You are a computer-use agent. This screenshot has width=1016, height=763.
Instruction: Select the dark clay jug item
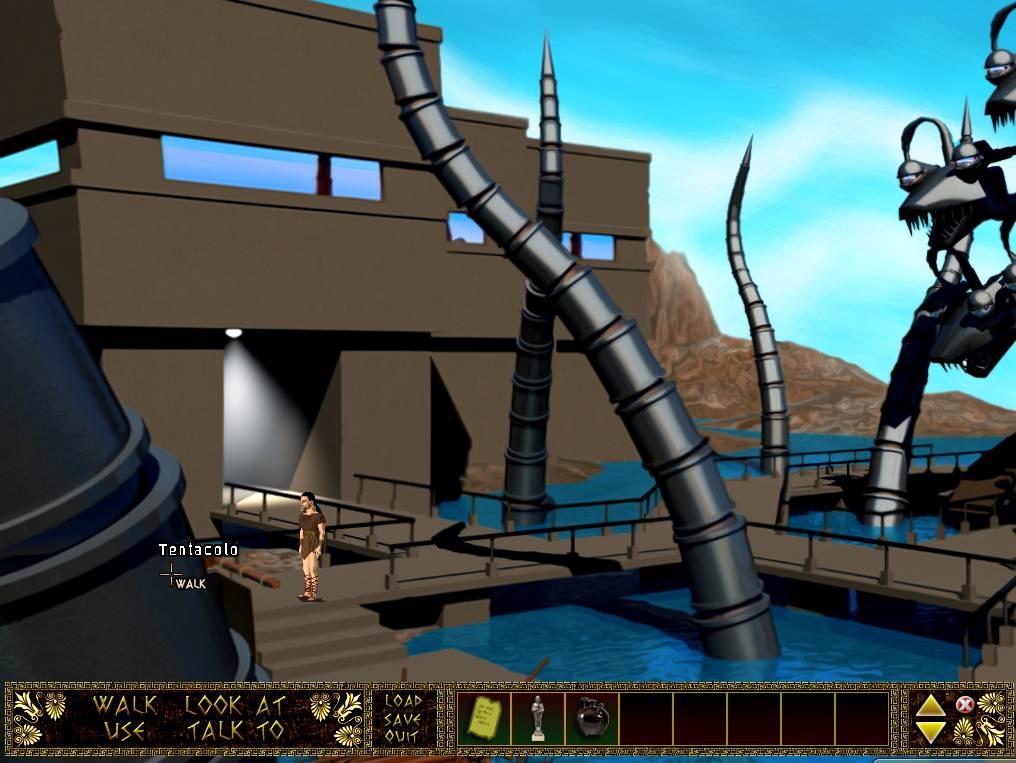[x=592, y=718]
